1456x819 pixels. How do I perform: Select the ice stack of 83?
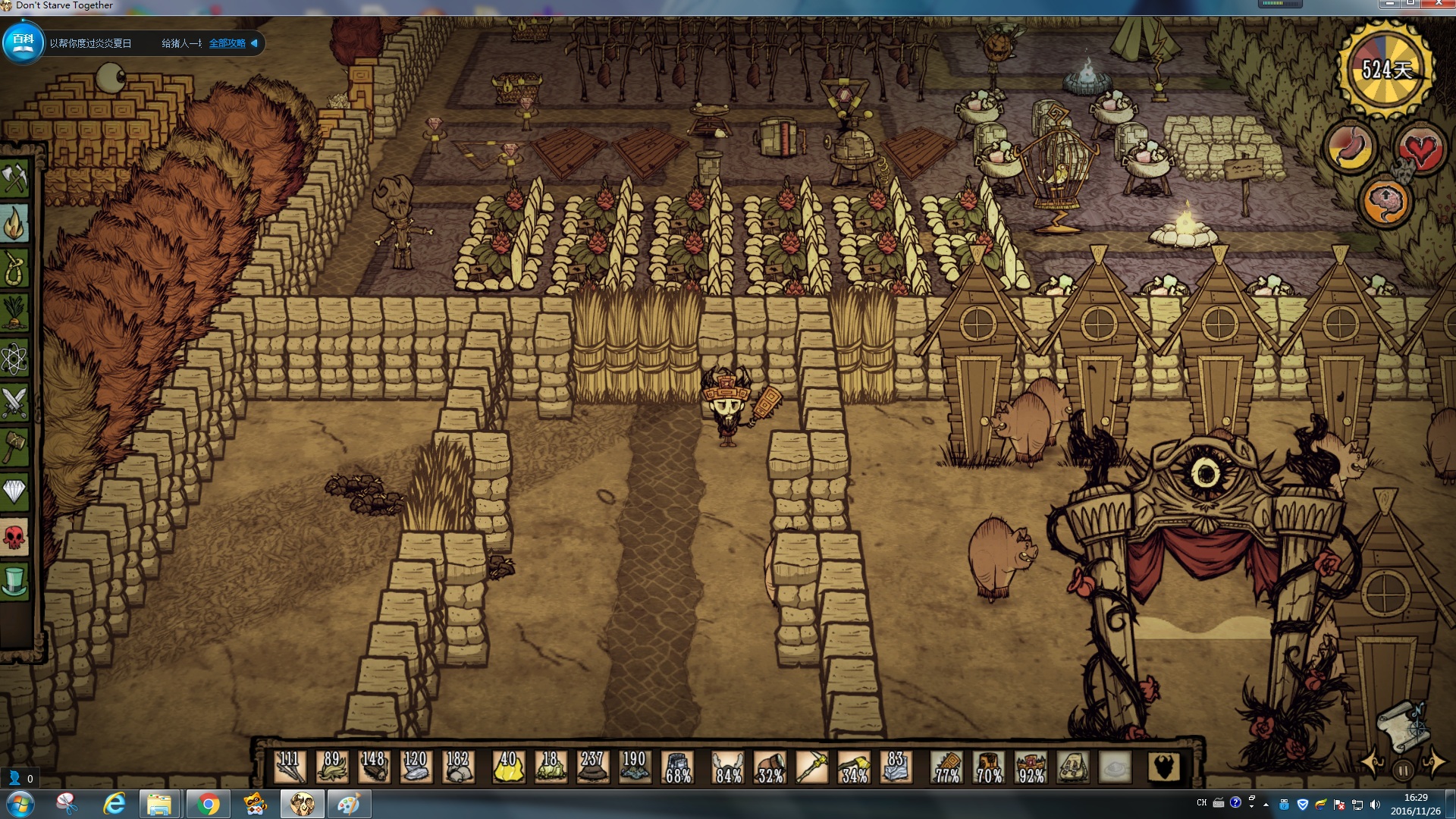click(896, 767)
